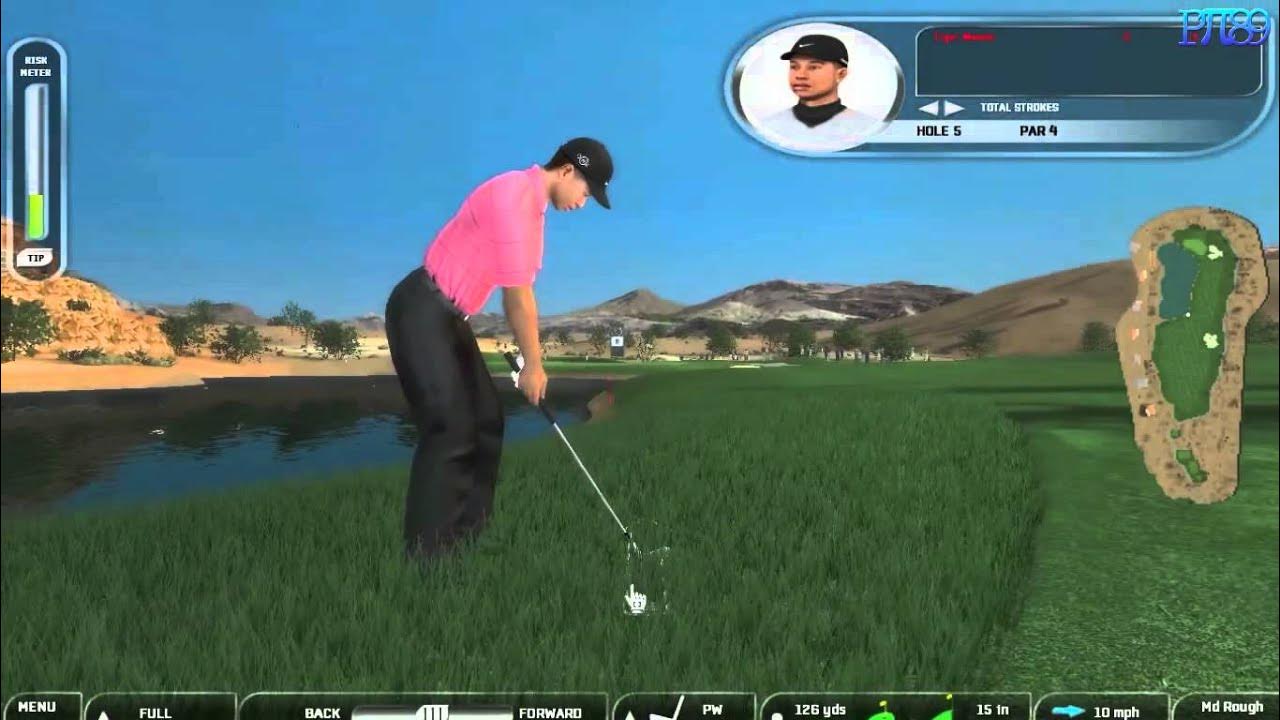Viewport: 1280px width, 720px height.
Task: Enable FULL swing mode
Action: tap(155, 714)
